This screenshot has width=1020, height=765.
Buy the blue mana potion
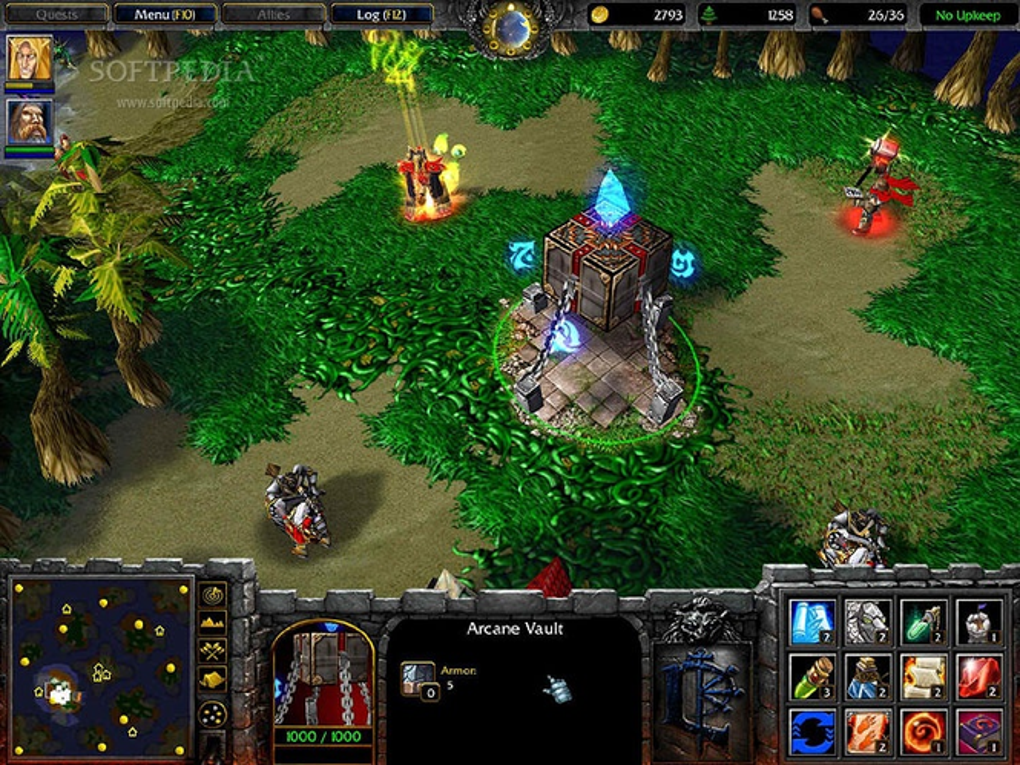click(x=867, y=677)
